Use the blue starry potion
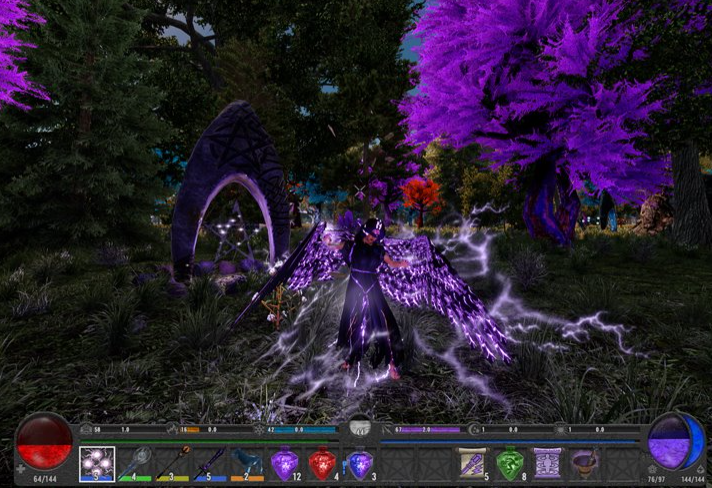The image size is (712, 488). click(x=359, y=462)
